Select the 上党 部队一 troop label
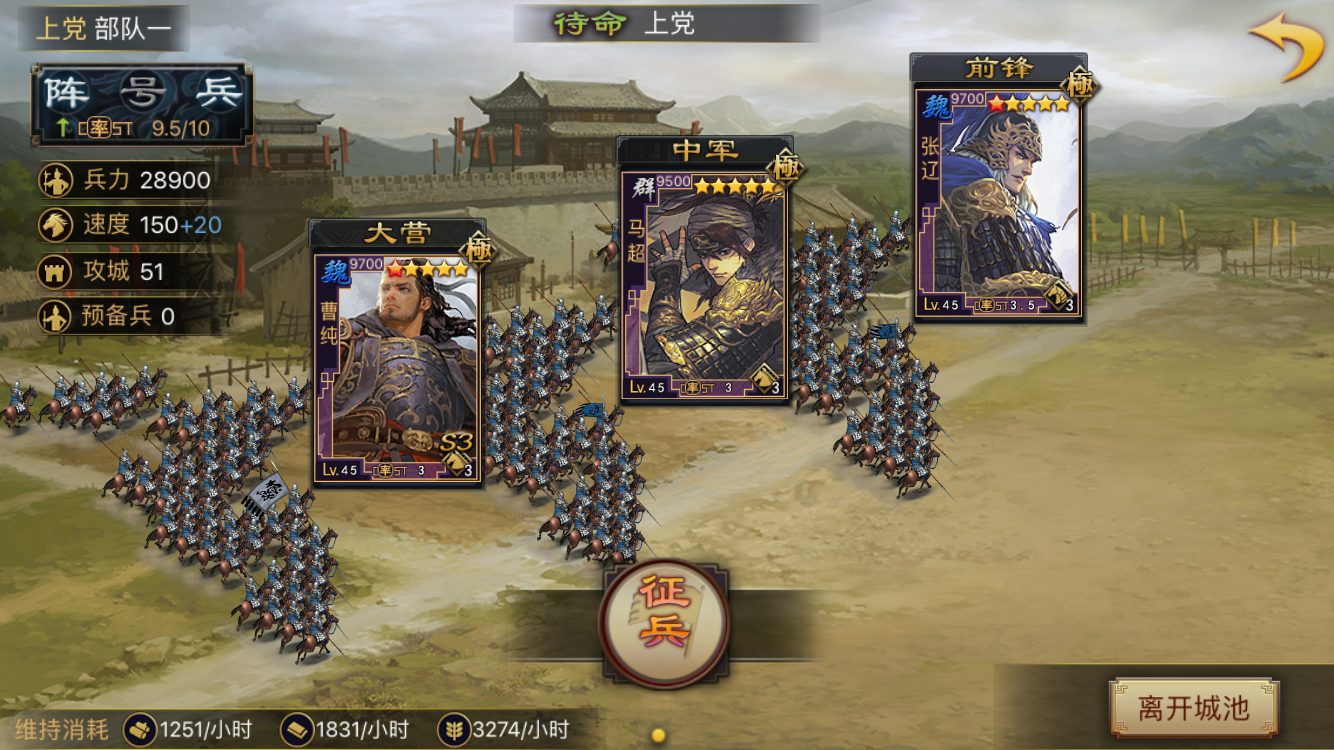Screen dimensions: 1334x750 point(103,27)
